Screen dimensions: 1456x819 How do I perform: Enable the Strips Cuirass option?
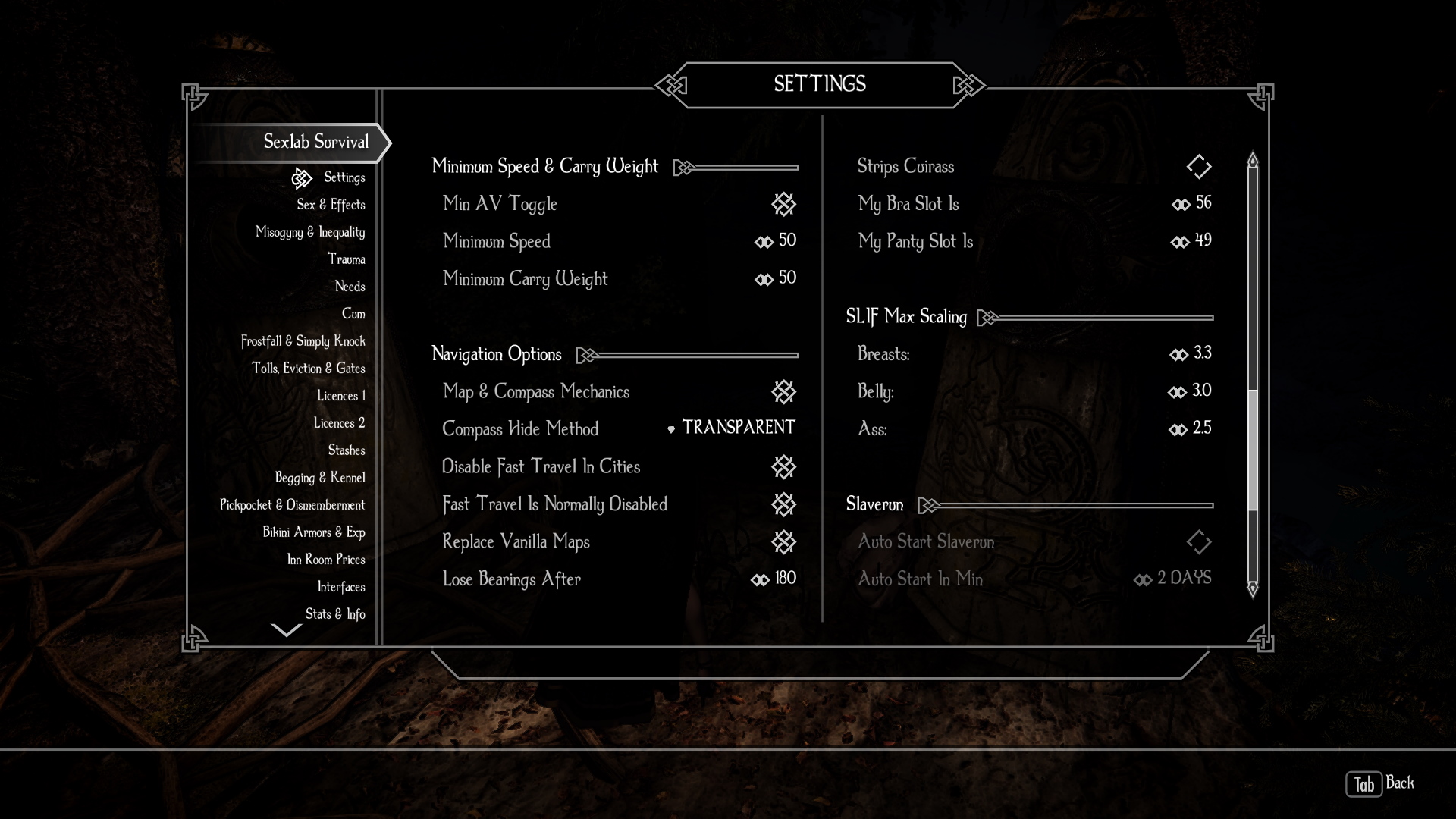click(x=1198, y=167)
